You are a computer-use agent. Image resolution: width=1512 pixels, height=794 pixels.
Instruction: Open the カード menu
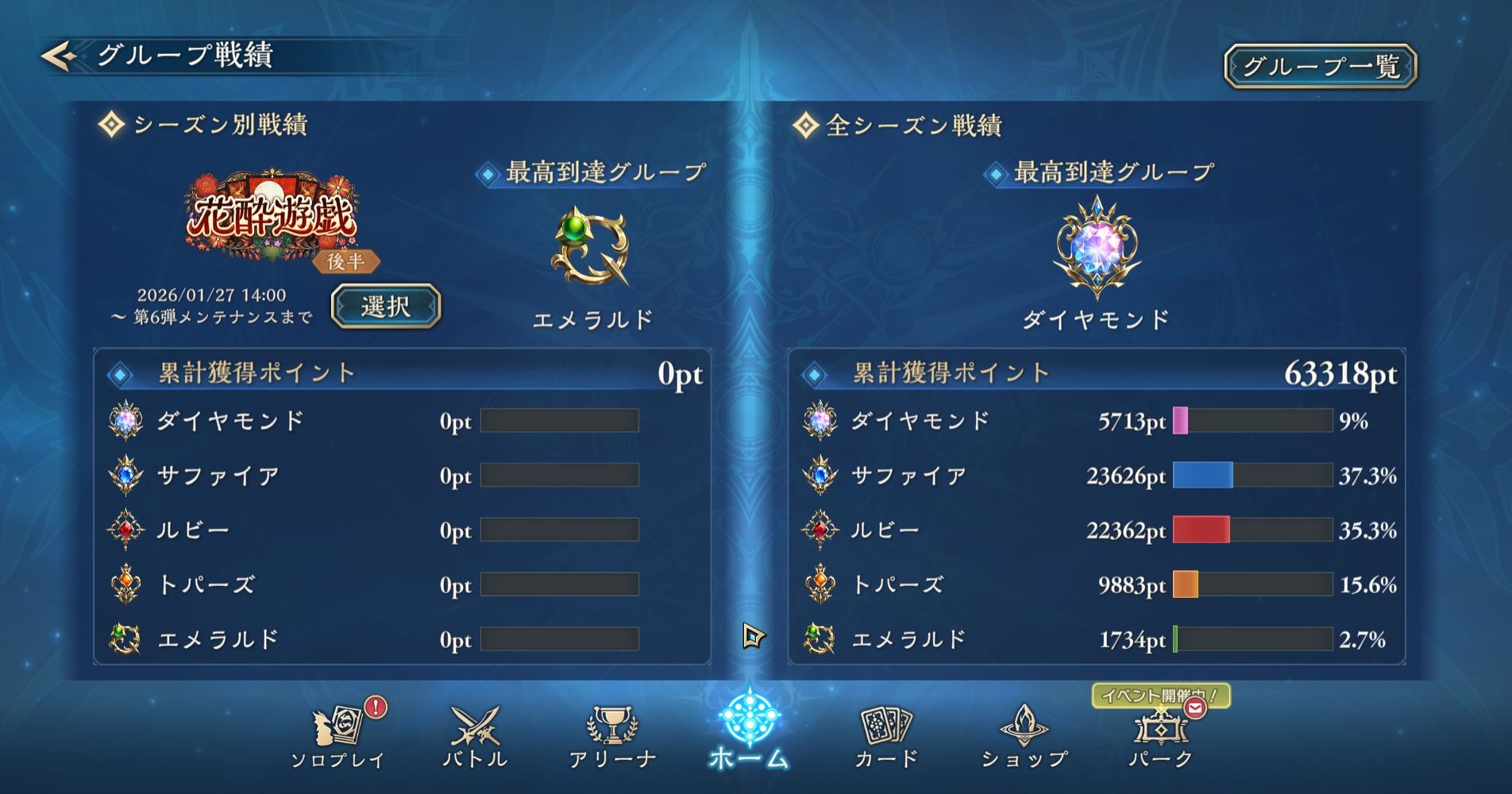pyautogui.click(x=886, y=736)
